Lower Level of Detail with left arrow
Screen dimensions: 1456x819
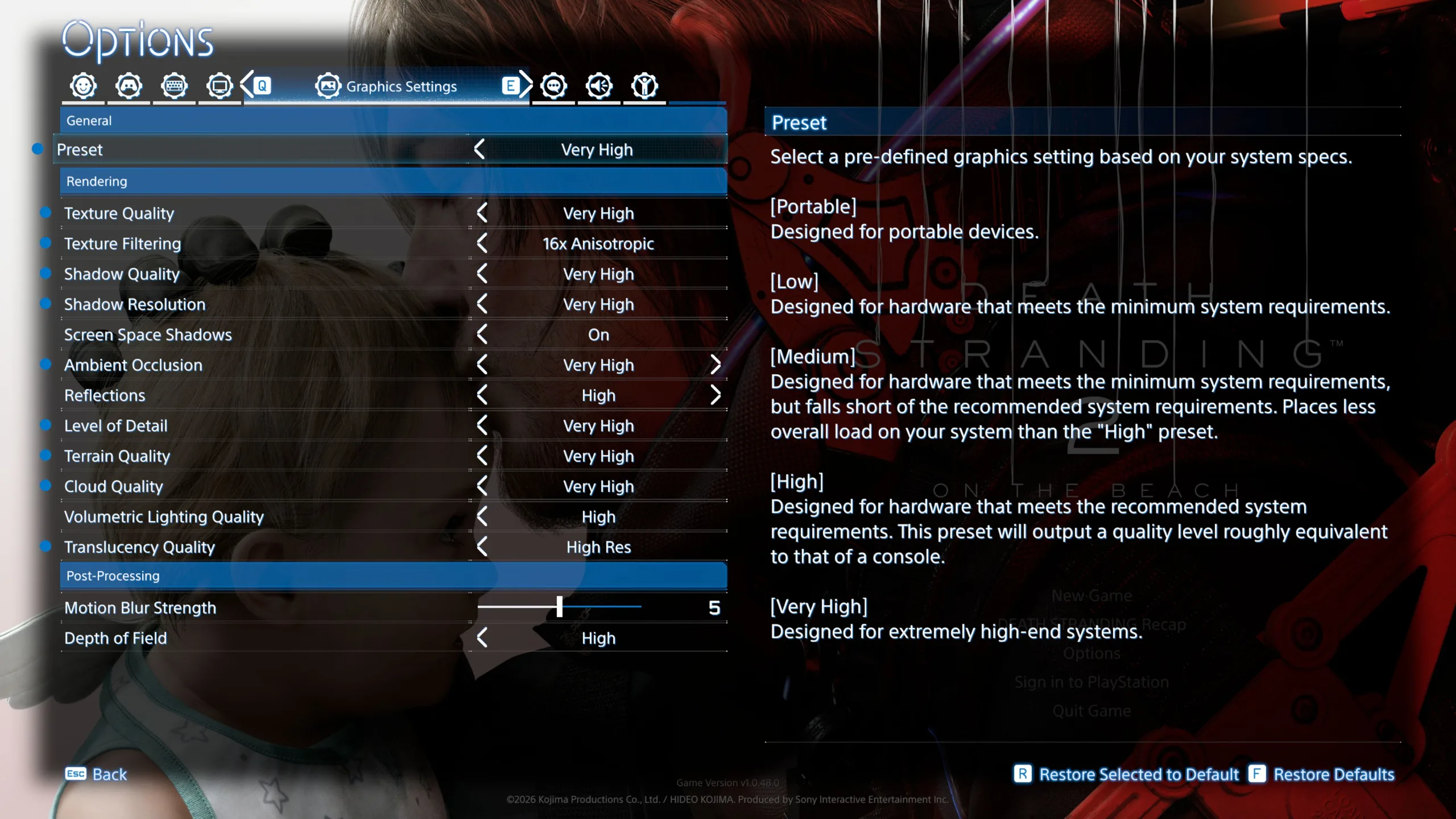[x=482, y=426]
